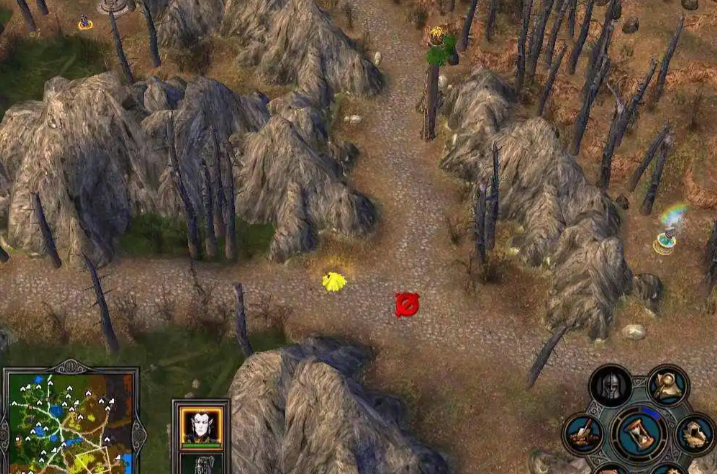Click the golden horn icon button
This screenshot has height=474, width=717.
click(666, 385)
